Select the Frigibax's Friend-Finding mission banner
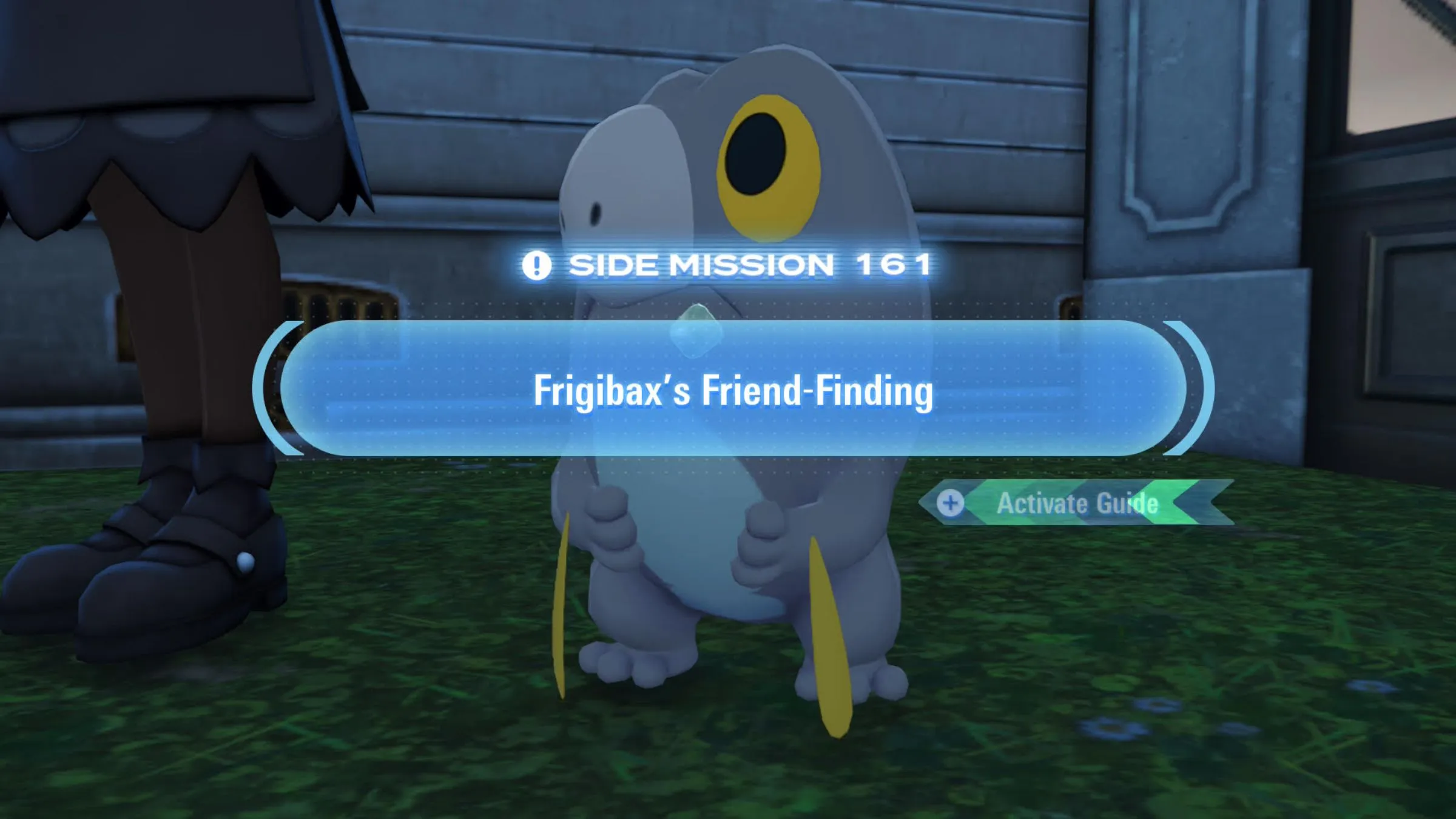 (x=733, y=389)
